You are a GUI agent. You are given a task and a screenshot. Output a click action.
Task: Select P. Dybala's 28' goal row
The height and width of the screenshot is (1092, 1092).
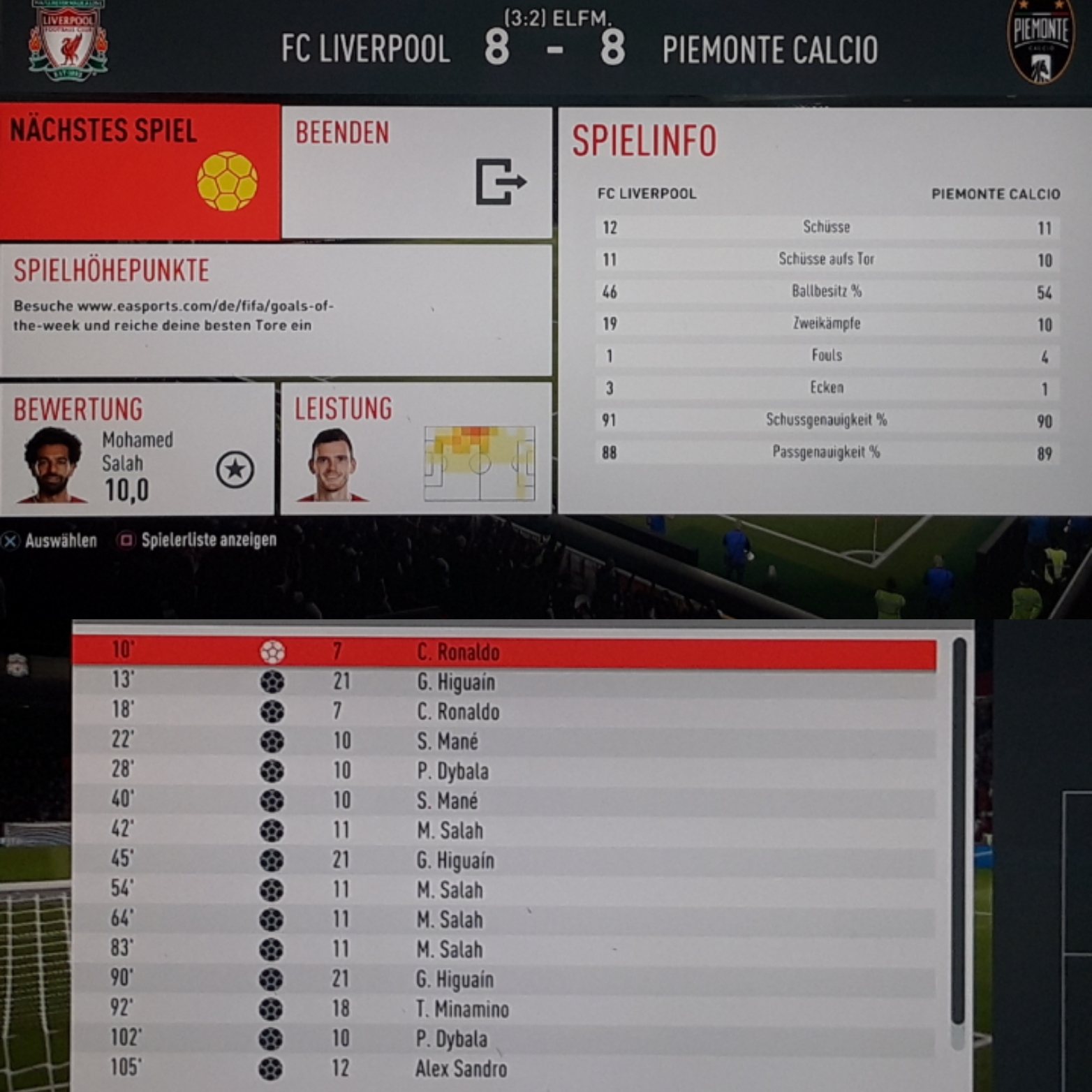504,772
